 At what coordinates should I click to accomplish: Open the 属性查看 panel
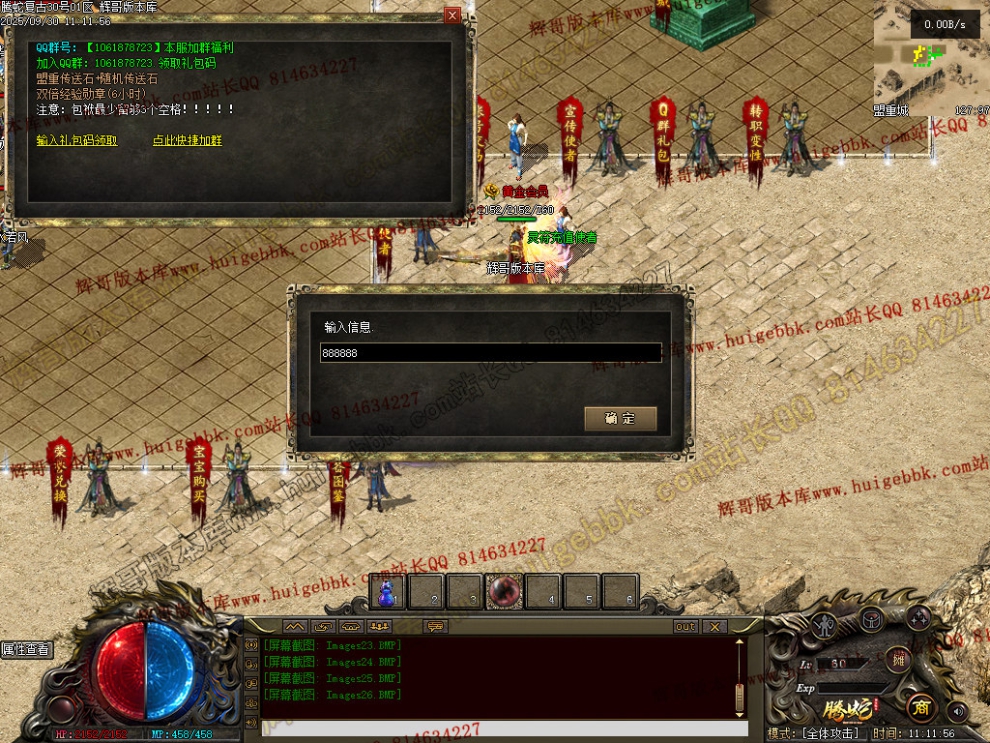[x=26, y=650]
